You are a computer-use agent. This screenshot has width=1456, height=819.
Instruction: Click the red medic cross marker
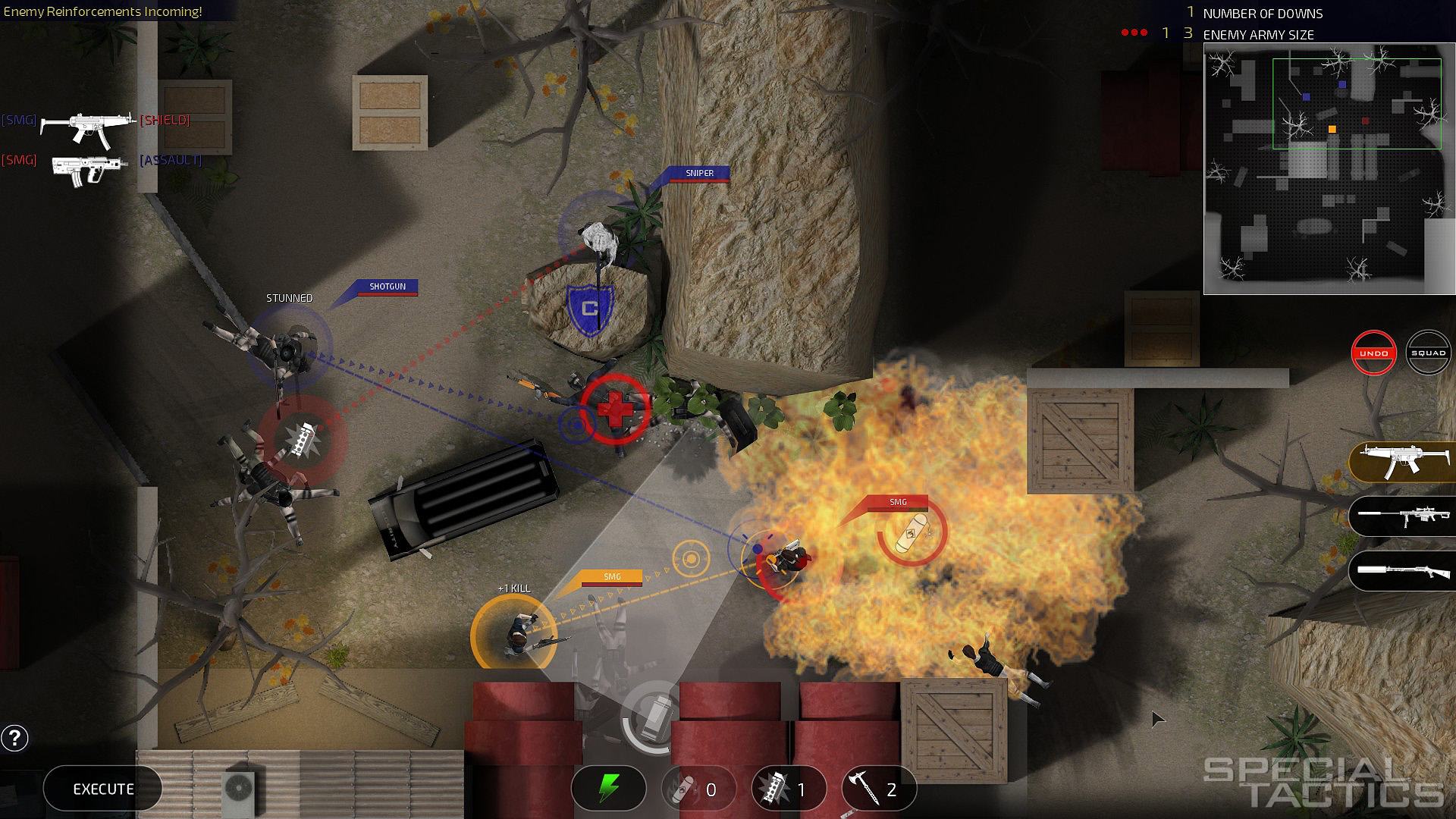coord(615,409)
